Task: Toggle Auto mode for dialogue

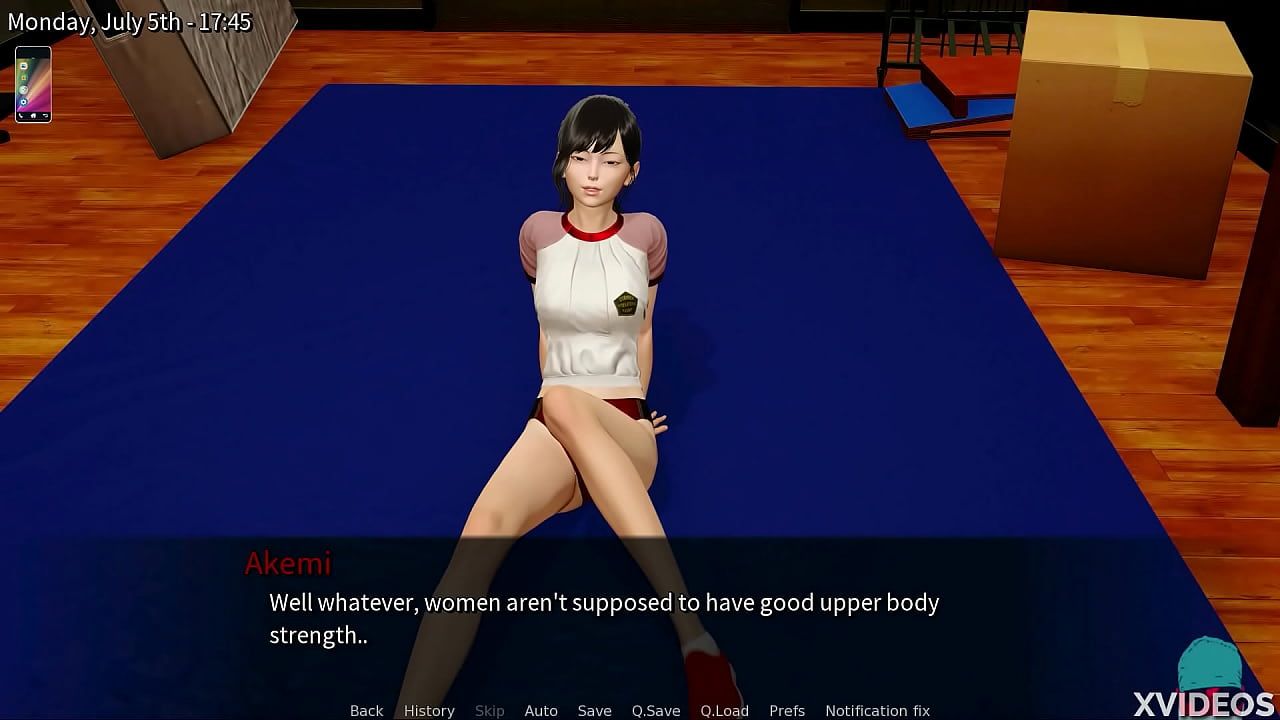Action: [541, 710]
